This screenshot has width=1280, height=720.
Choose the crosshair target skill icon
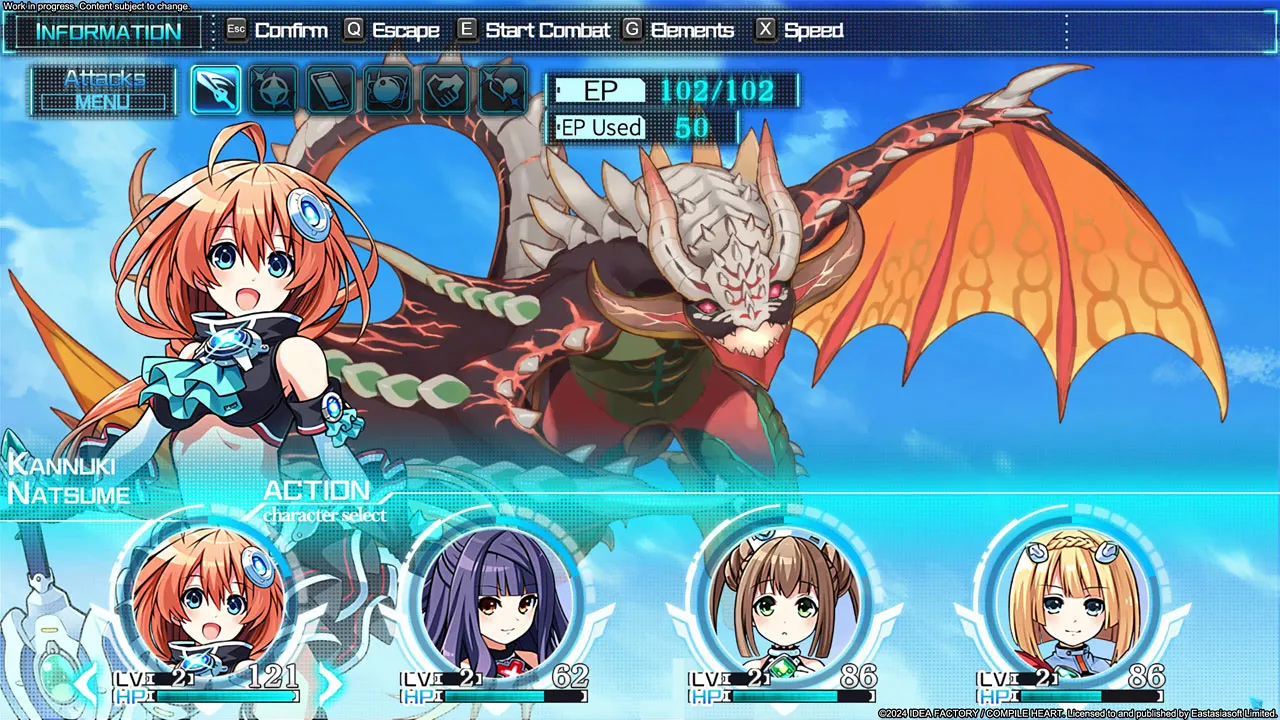pos(273,91)
